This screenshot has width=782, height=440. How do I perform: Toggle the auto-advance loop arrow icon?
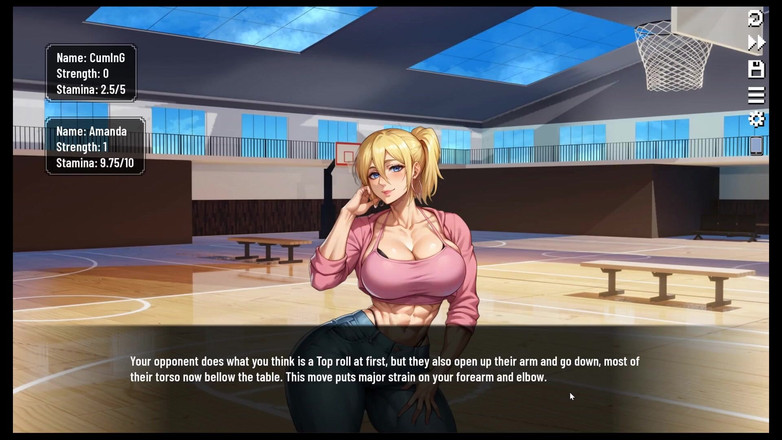tap(756, 18)
